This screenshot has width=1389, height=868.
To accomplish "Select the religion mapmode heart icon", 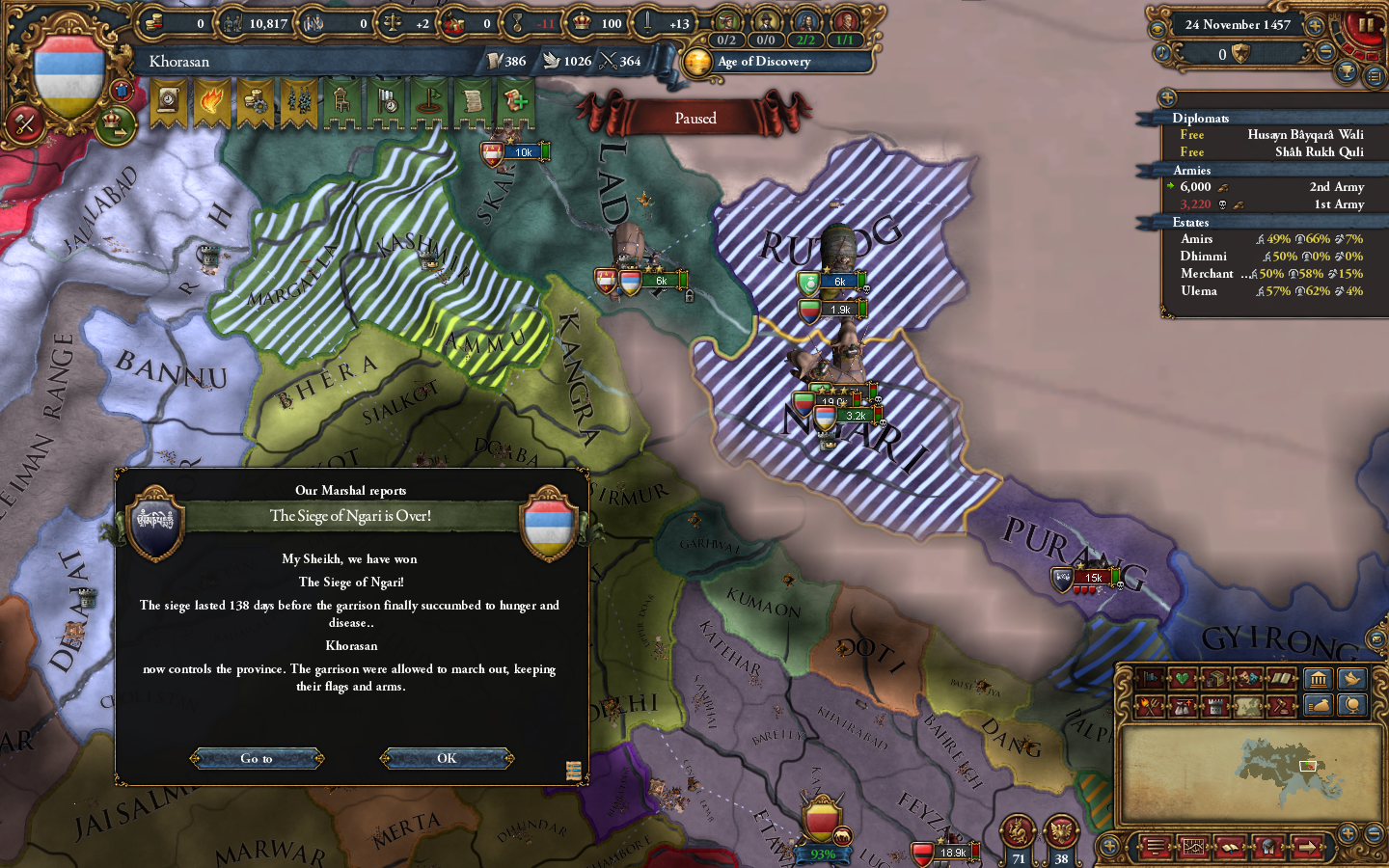I will click(1181, 678).
